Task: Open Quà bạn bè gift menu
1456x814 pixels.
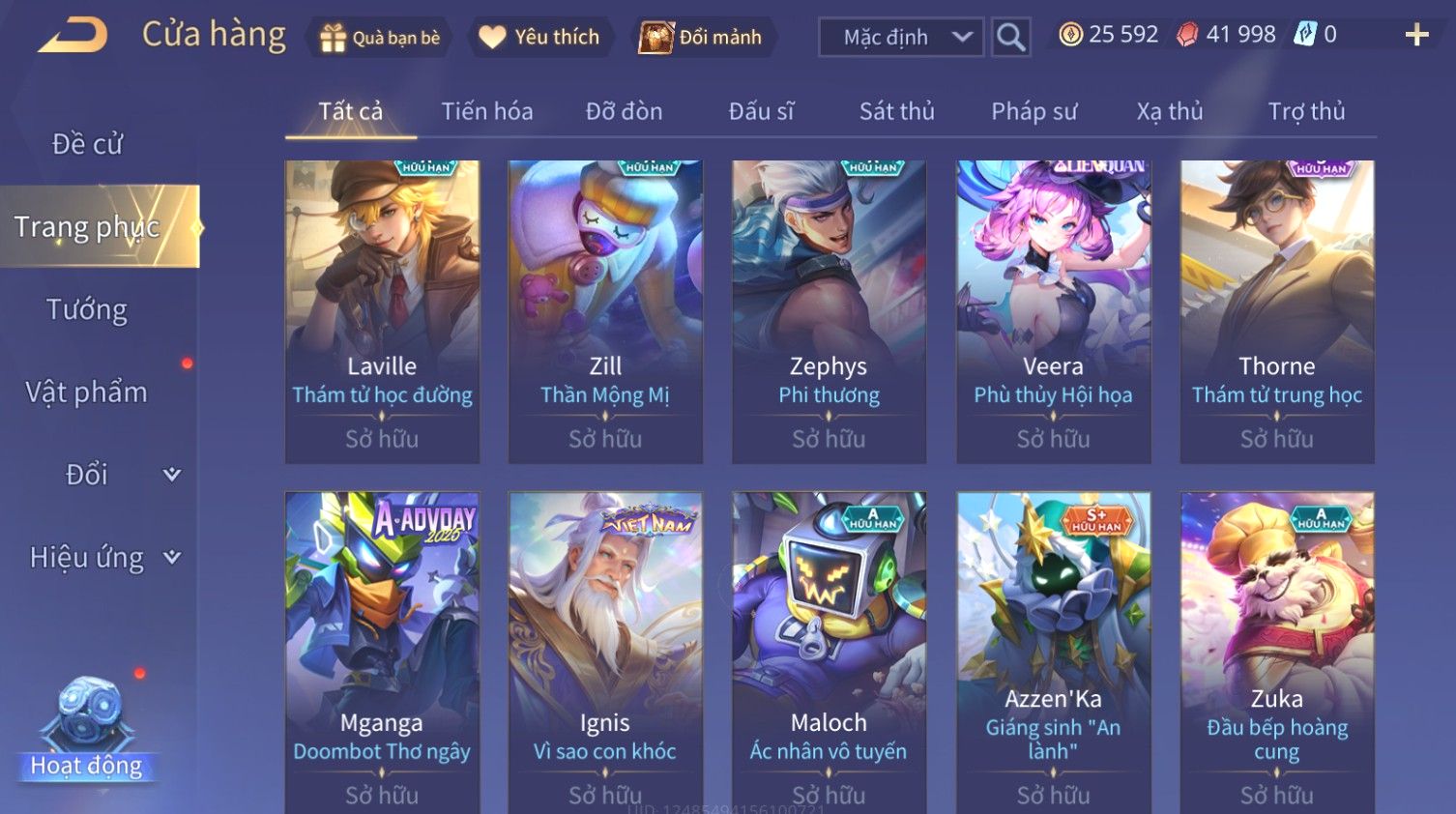Action: [378, 38]
